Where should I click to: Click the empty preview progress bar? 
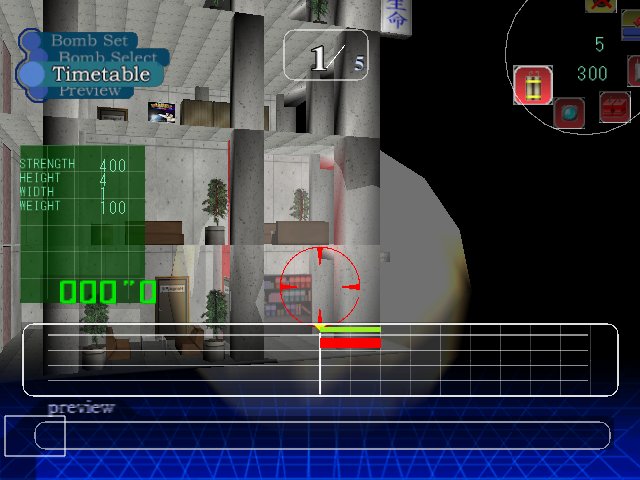(322, 435)
